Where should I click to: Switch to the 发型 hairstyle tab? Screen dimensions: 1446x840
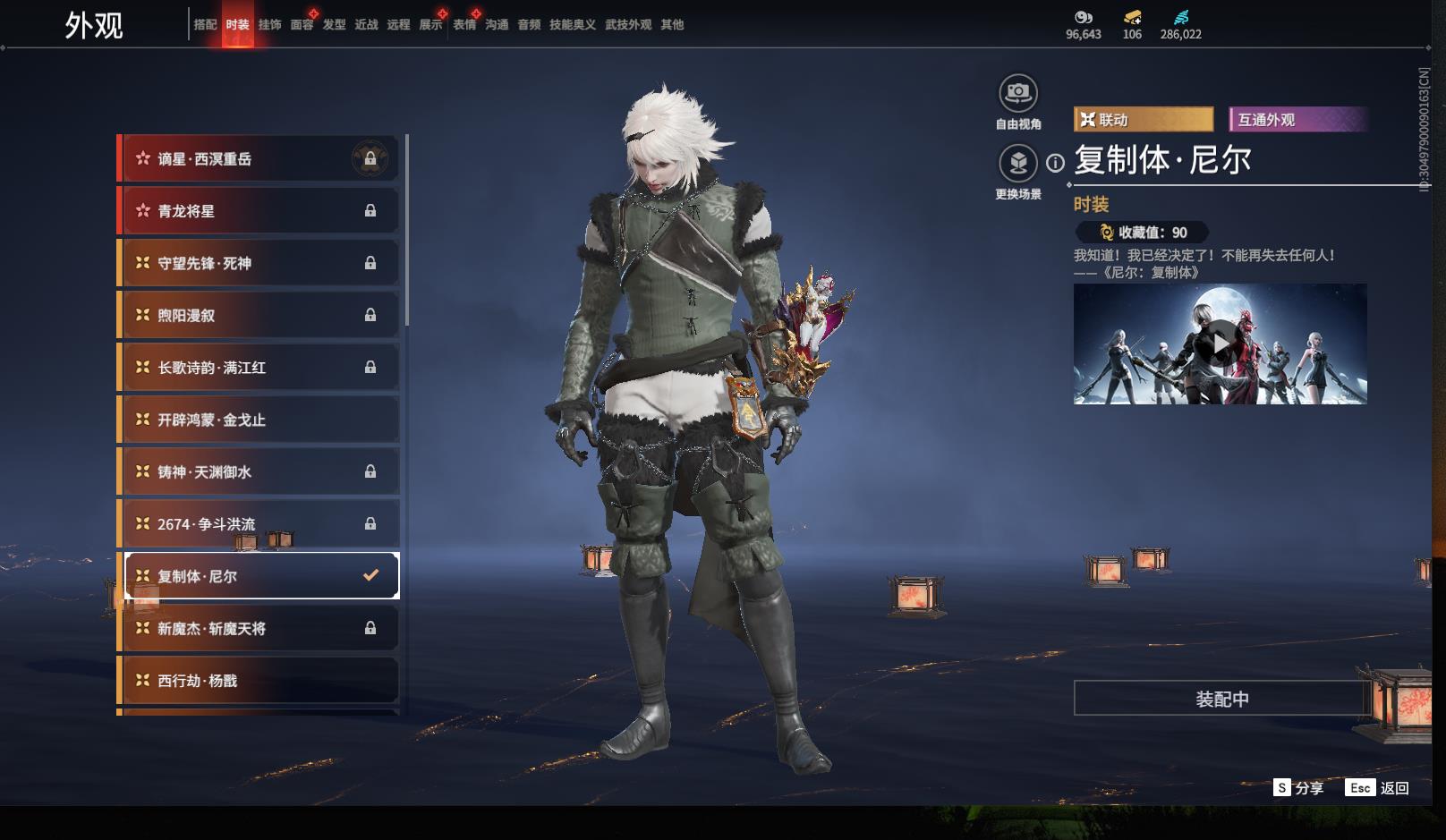pos(334,25)
